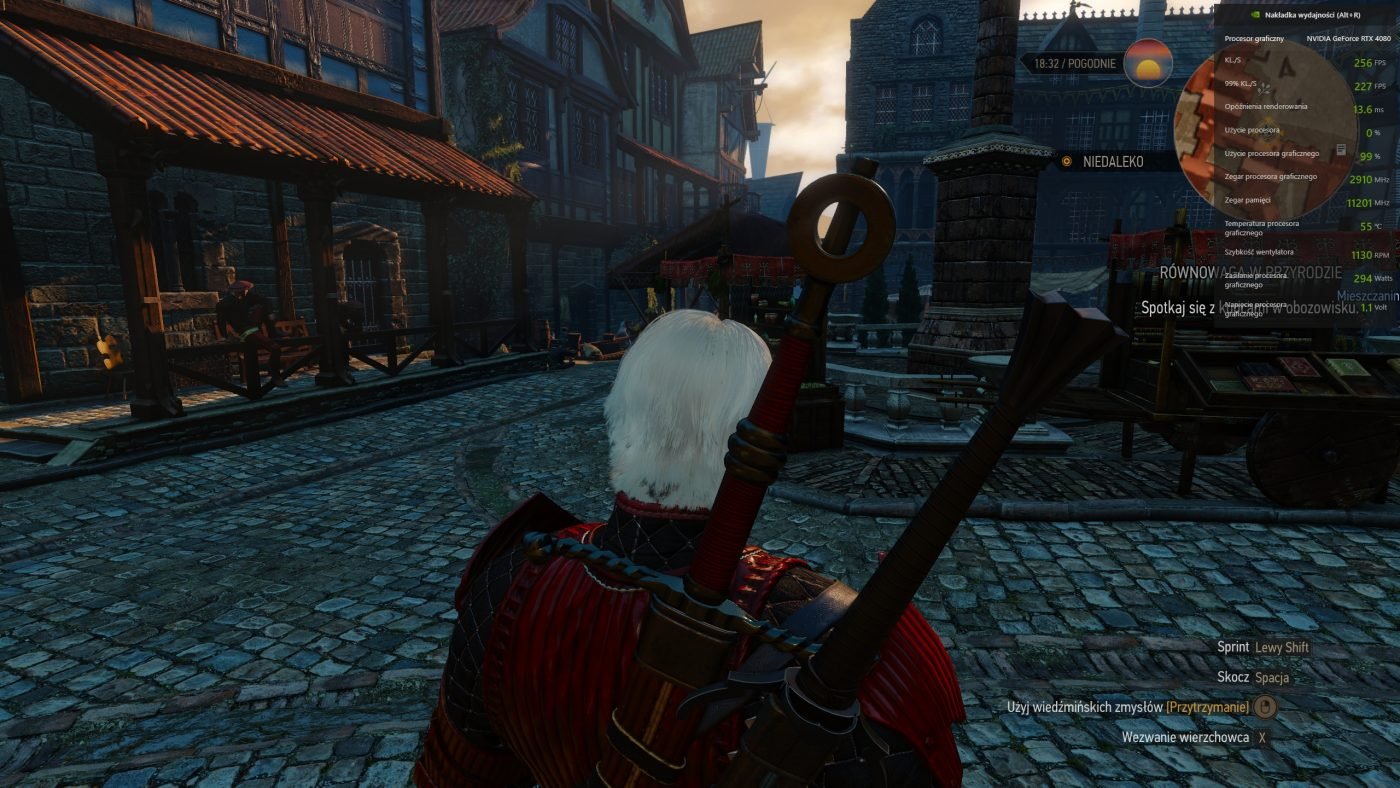The image size is (1400, 788).
Task: Click the Nakładka wydajności overlay header
Action: point(1307,16)
